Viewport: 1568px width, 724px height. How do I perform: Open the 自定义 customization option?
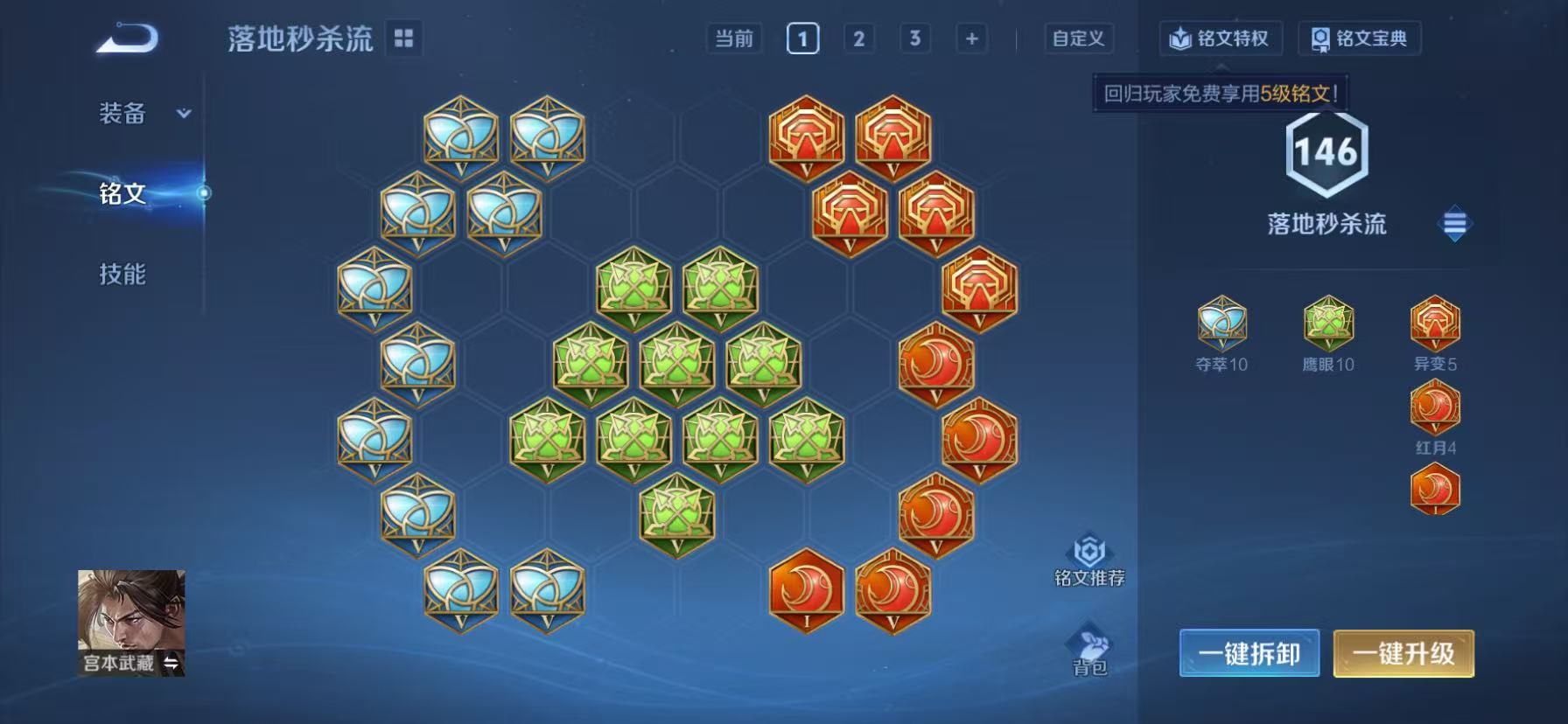coord(1077,38)
